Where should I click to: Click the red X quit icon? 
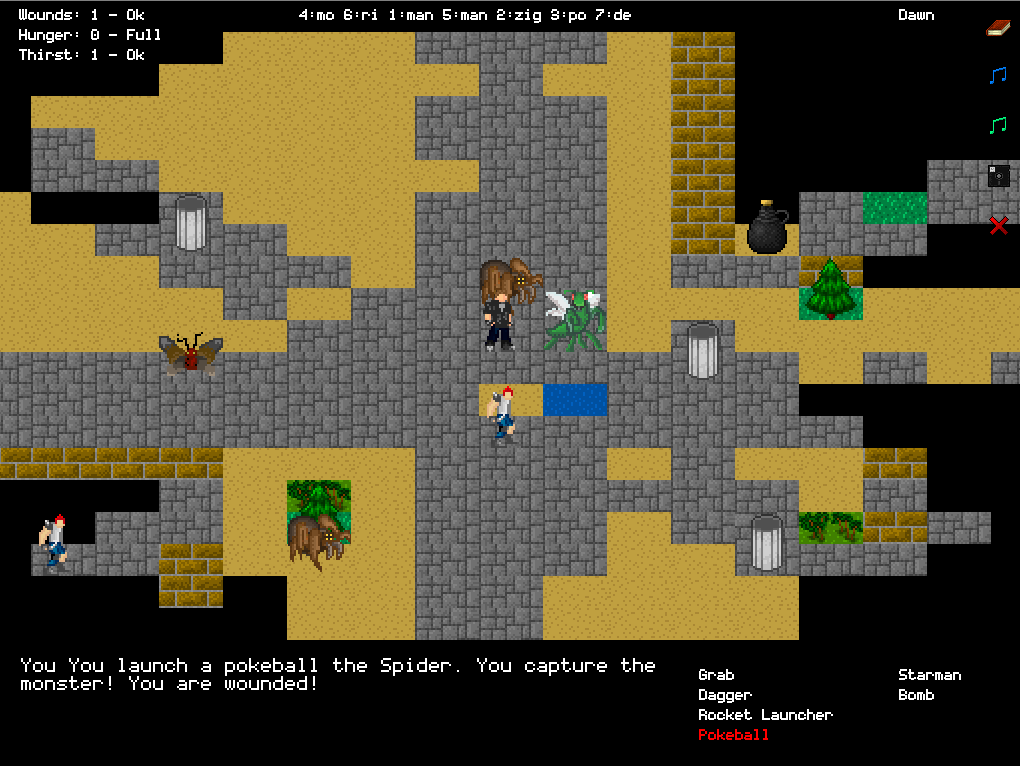998,226
